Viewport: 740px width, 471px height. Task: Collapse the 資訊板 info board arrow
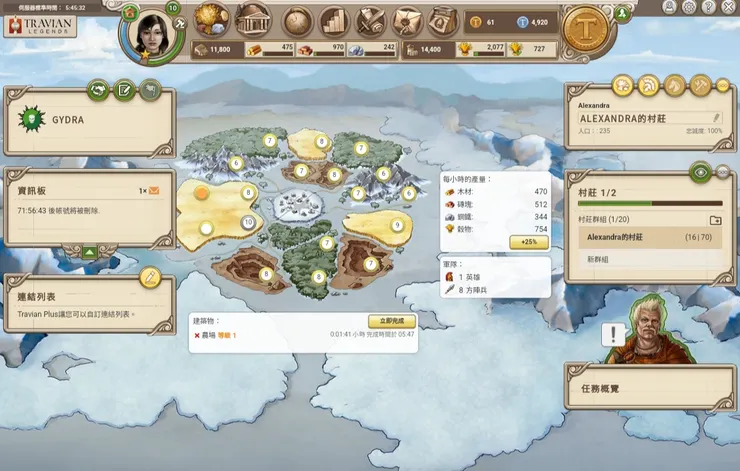tap(91, 252)
